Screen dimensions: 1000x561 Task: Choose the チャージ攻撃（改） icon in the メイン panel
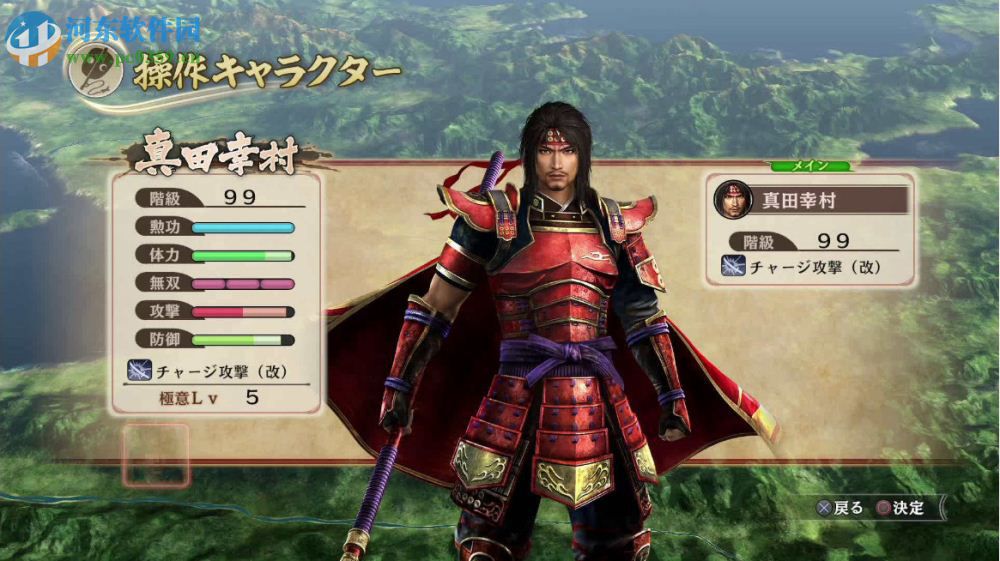[733, 267]
